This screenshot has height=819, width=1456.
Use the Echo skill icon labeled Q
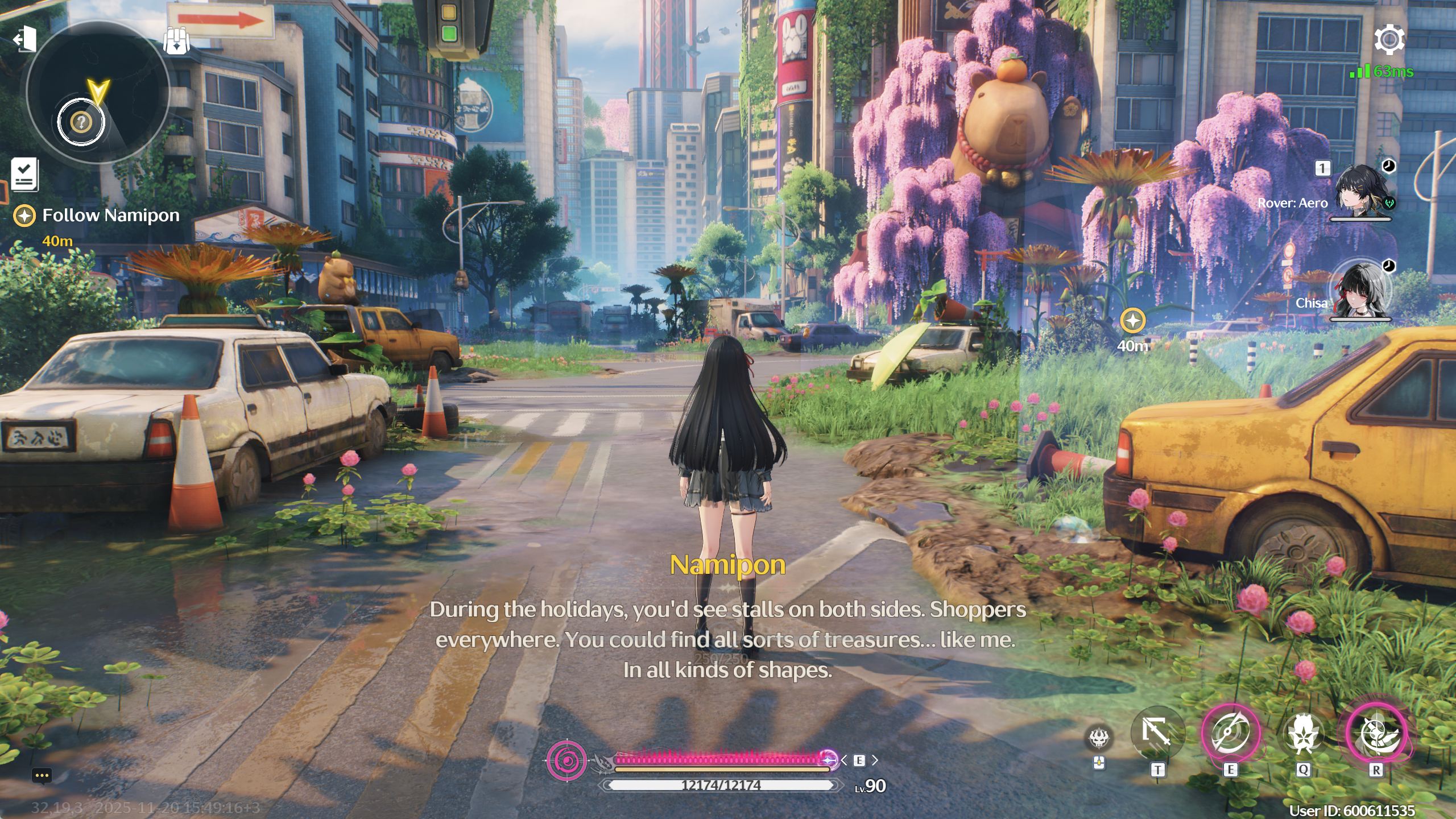click(x=1302, y=734)
